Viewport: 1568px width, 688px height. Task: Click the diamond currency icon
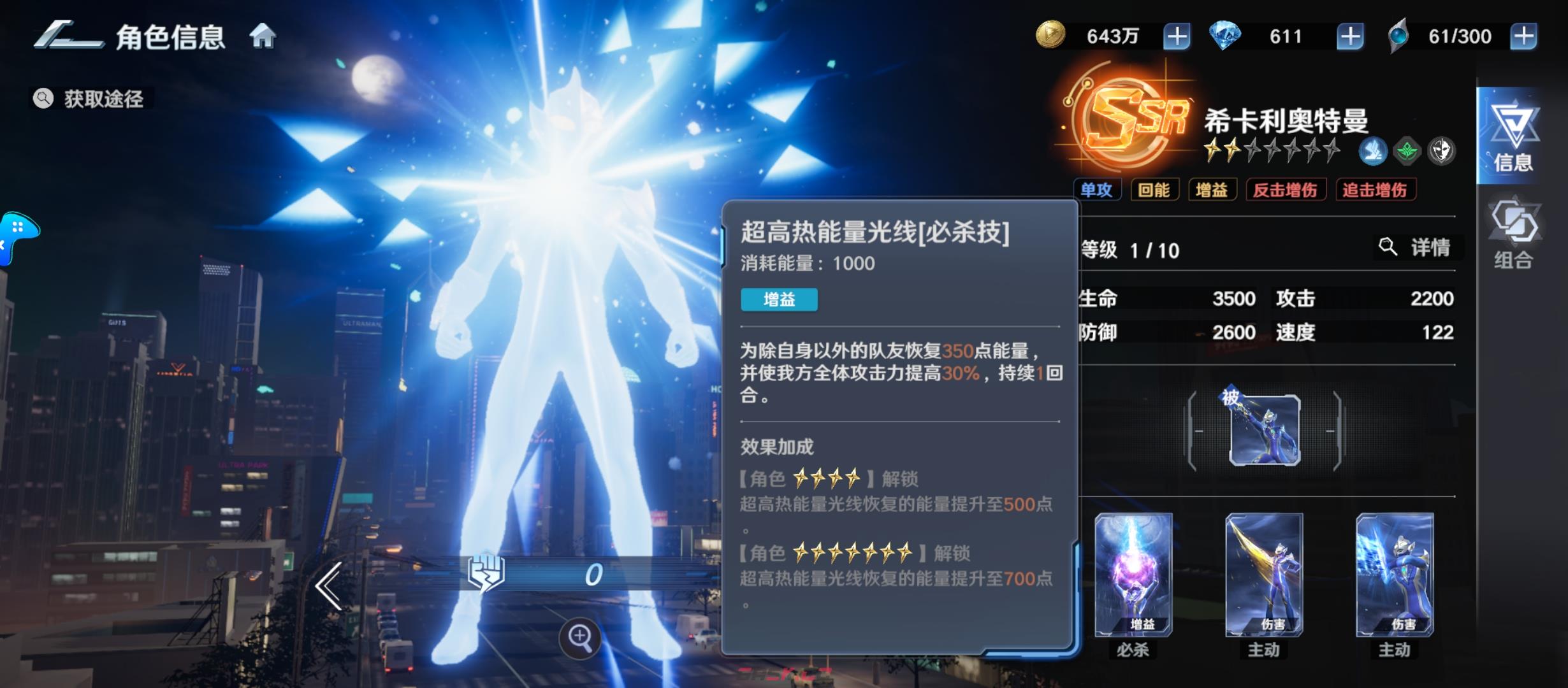pyautogui.click(x=1227, y=35)
